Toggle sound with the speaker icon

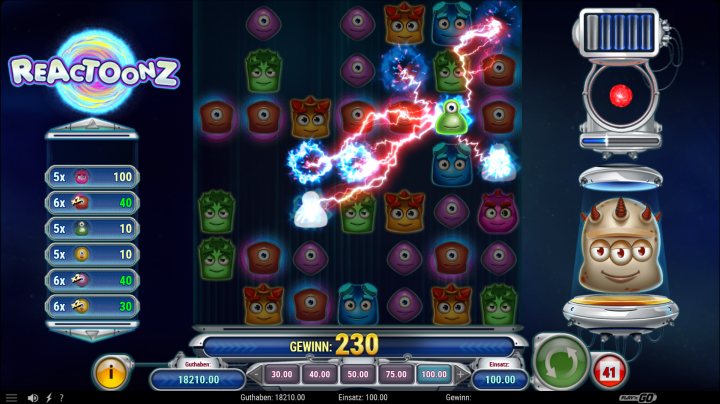click(33, 397)
